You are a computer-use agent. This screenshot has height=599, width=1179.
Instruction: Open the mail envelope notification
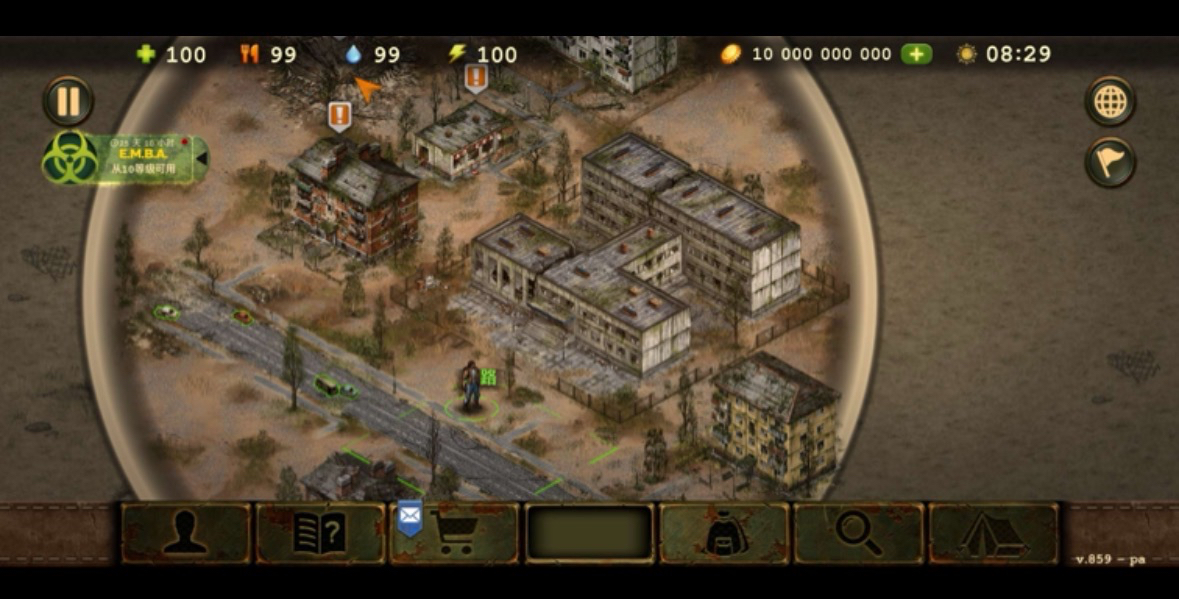pyautogui.click(x=410, y=516)
